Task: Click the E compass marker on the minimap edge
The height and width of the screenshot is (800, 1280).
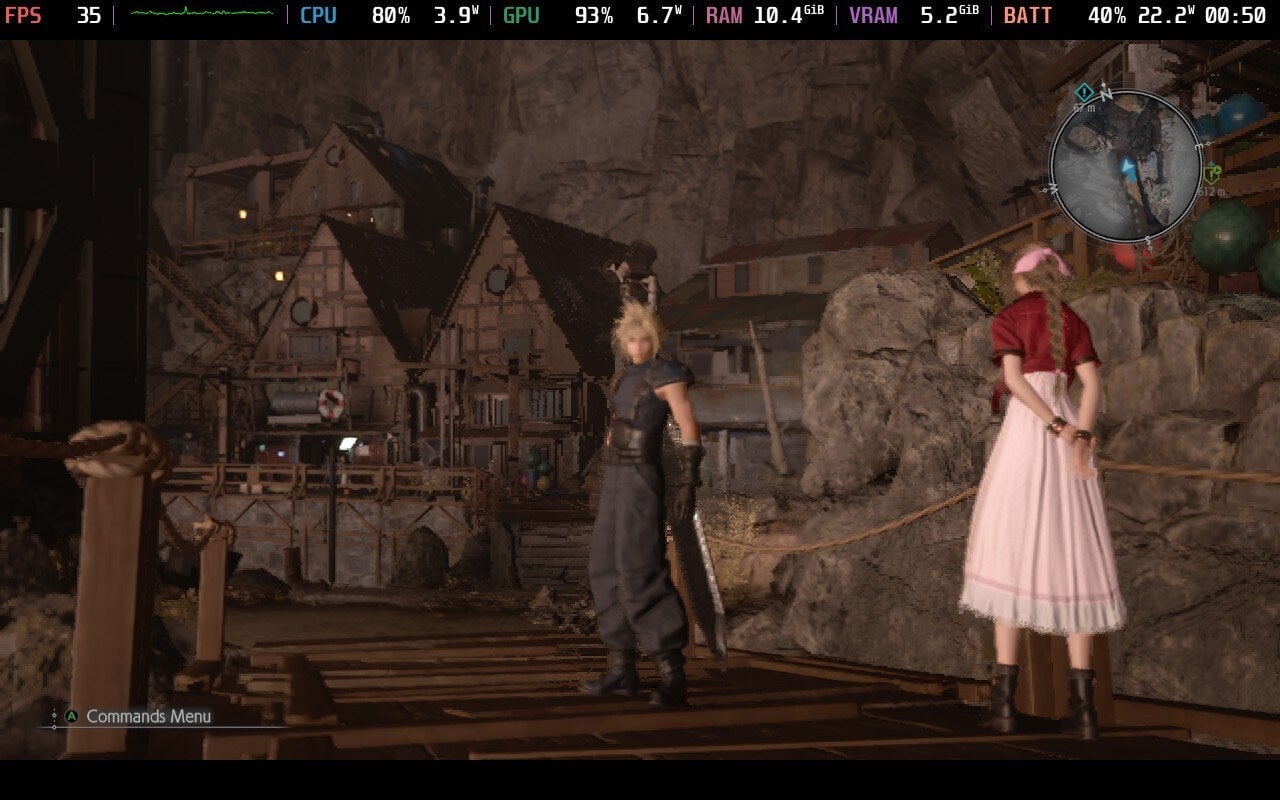Action: (x=1198, y=145)
